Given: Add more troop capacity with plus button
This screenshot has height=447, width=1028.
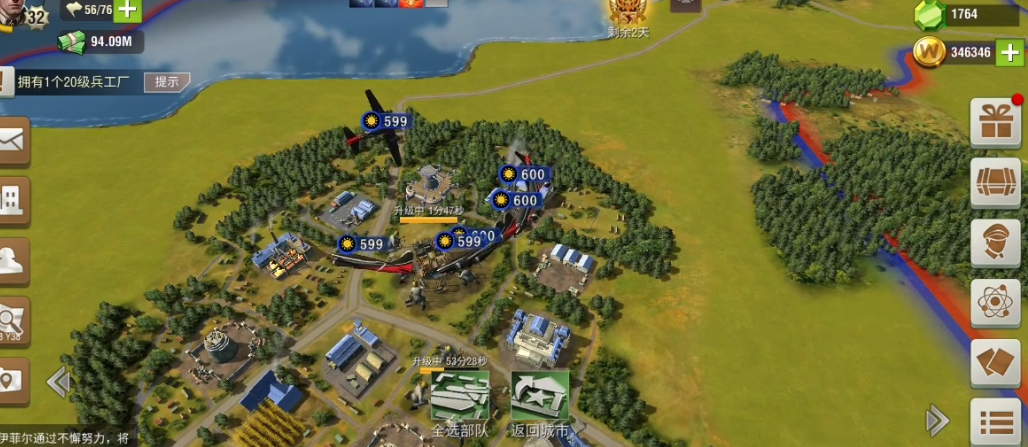Looking at the screenshot, I should pos(128,10).
